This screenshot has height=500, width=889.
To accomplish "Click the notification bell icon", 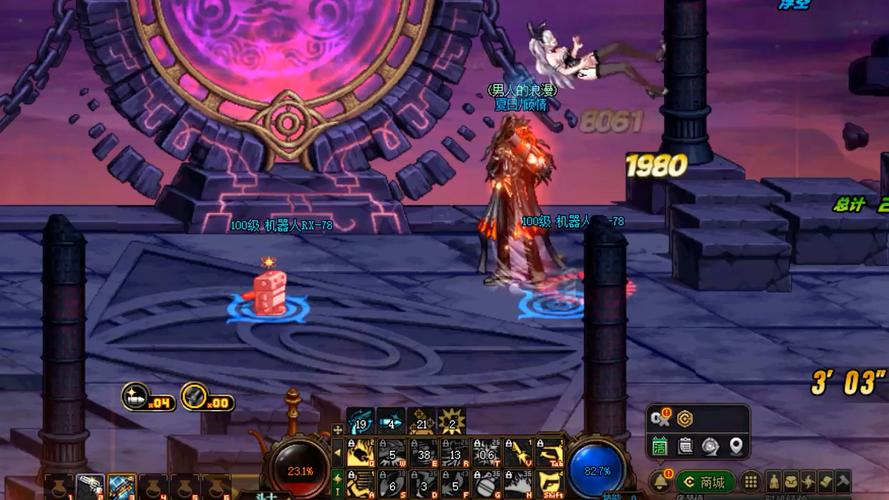I will 660,482.
